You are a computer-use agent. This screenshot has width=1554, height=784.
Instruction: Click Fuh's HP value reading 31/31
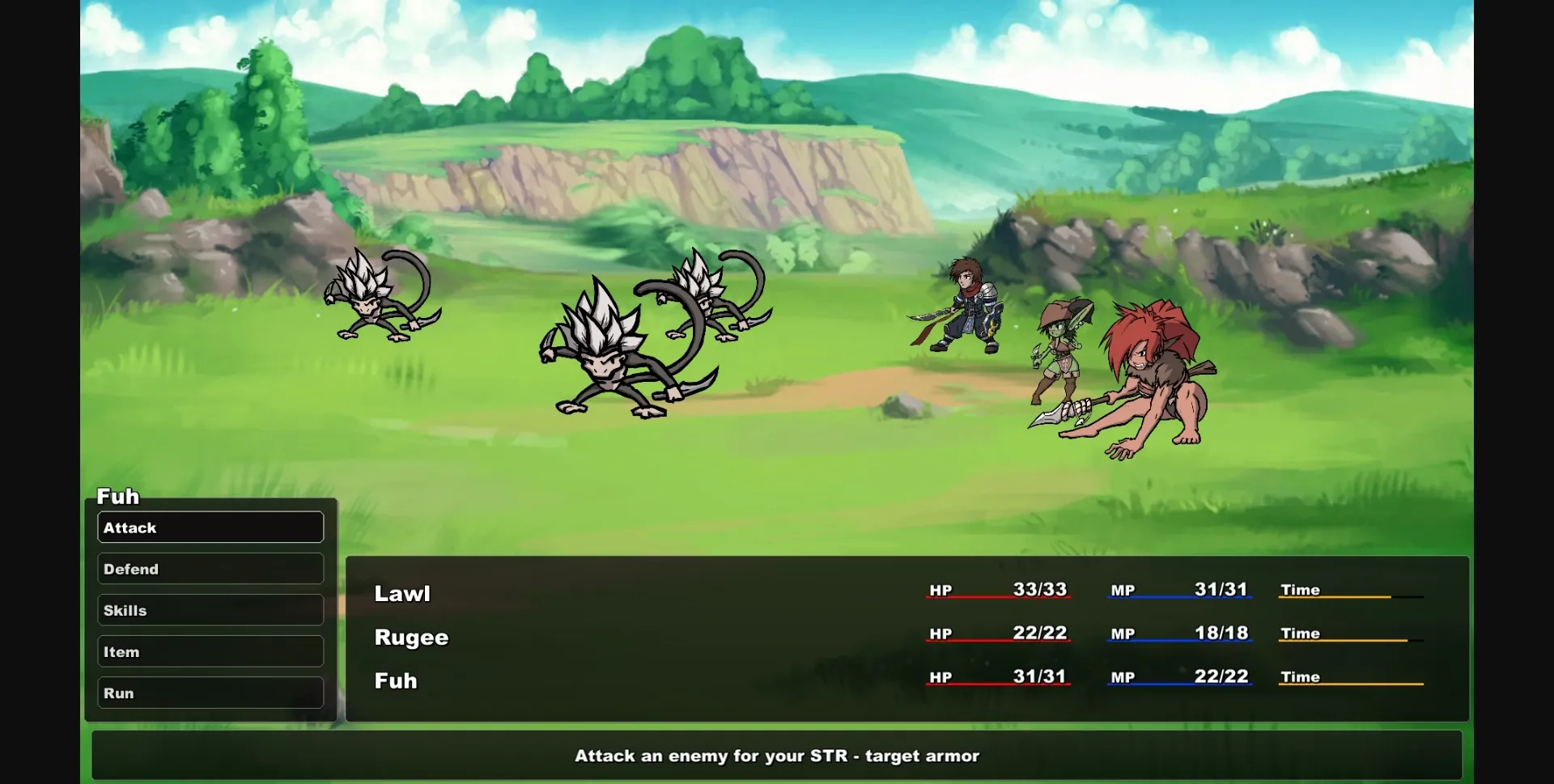(1042, 677)
